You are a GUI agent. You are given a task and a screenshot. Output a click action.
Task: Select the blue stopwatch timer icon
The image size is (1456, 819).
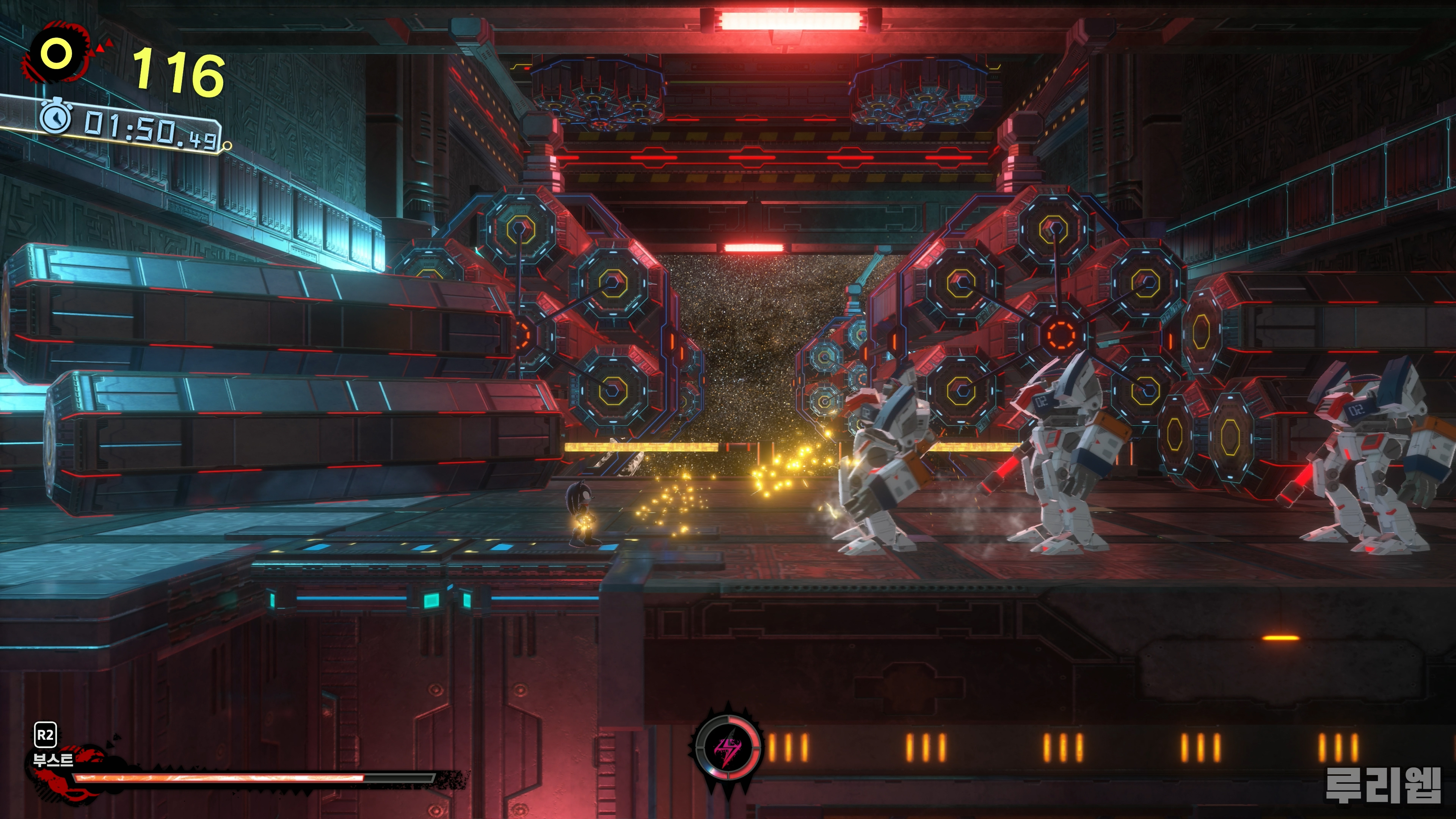(x=55, y=118)
